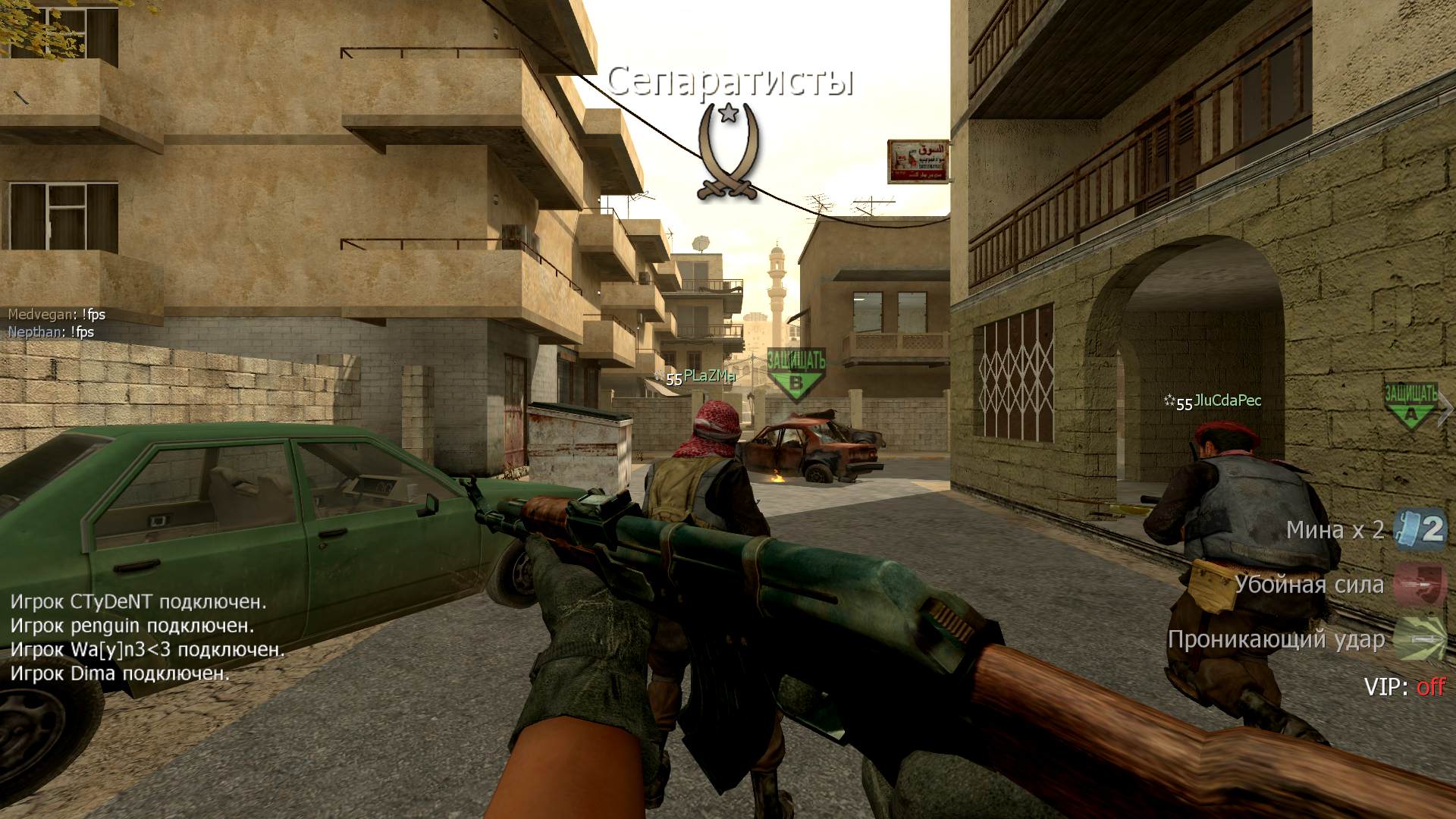Select the Мина x 2 mine icon
Screen dimensions: 1456x819
click(x=1420, y=529)
